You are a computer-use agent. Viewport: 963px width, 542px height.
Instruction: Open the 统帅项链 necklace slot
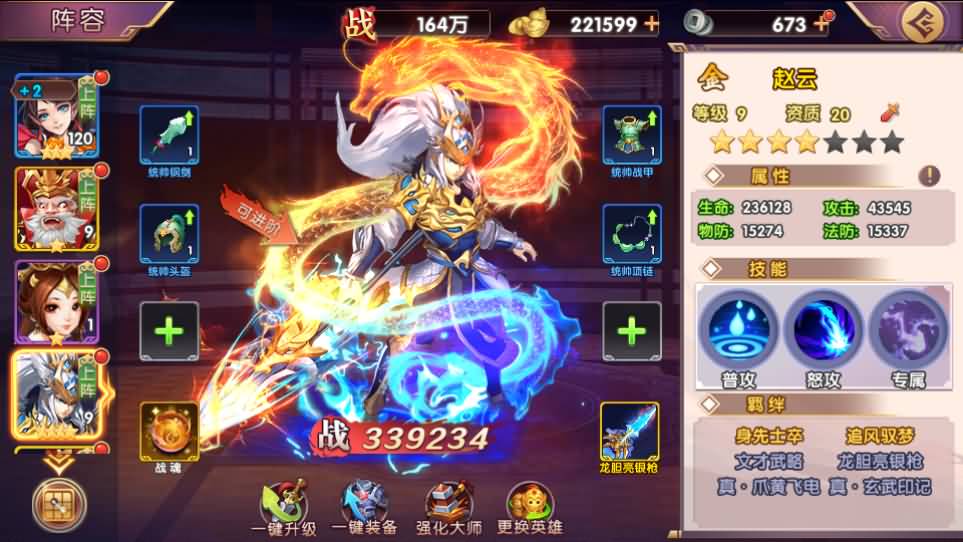pos(631,234)
